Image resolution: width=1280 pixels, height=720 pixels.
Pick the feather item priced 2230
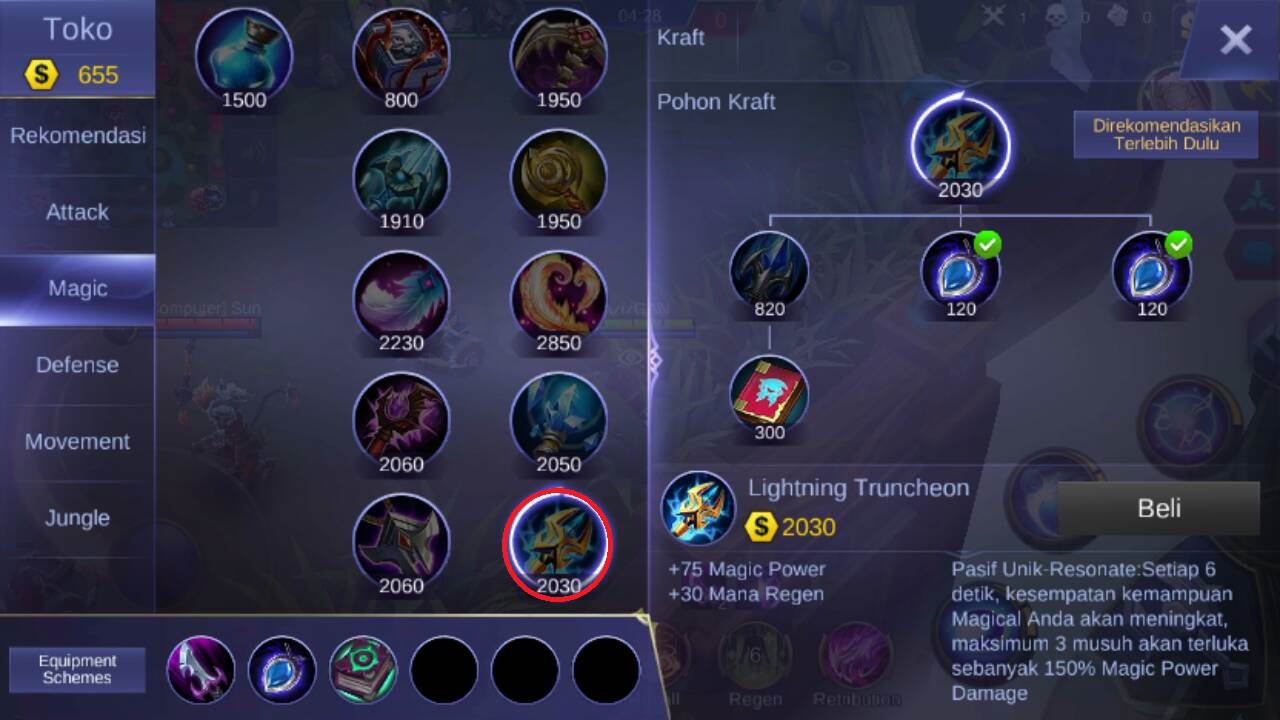[401, 298]
